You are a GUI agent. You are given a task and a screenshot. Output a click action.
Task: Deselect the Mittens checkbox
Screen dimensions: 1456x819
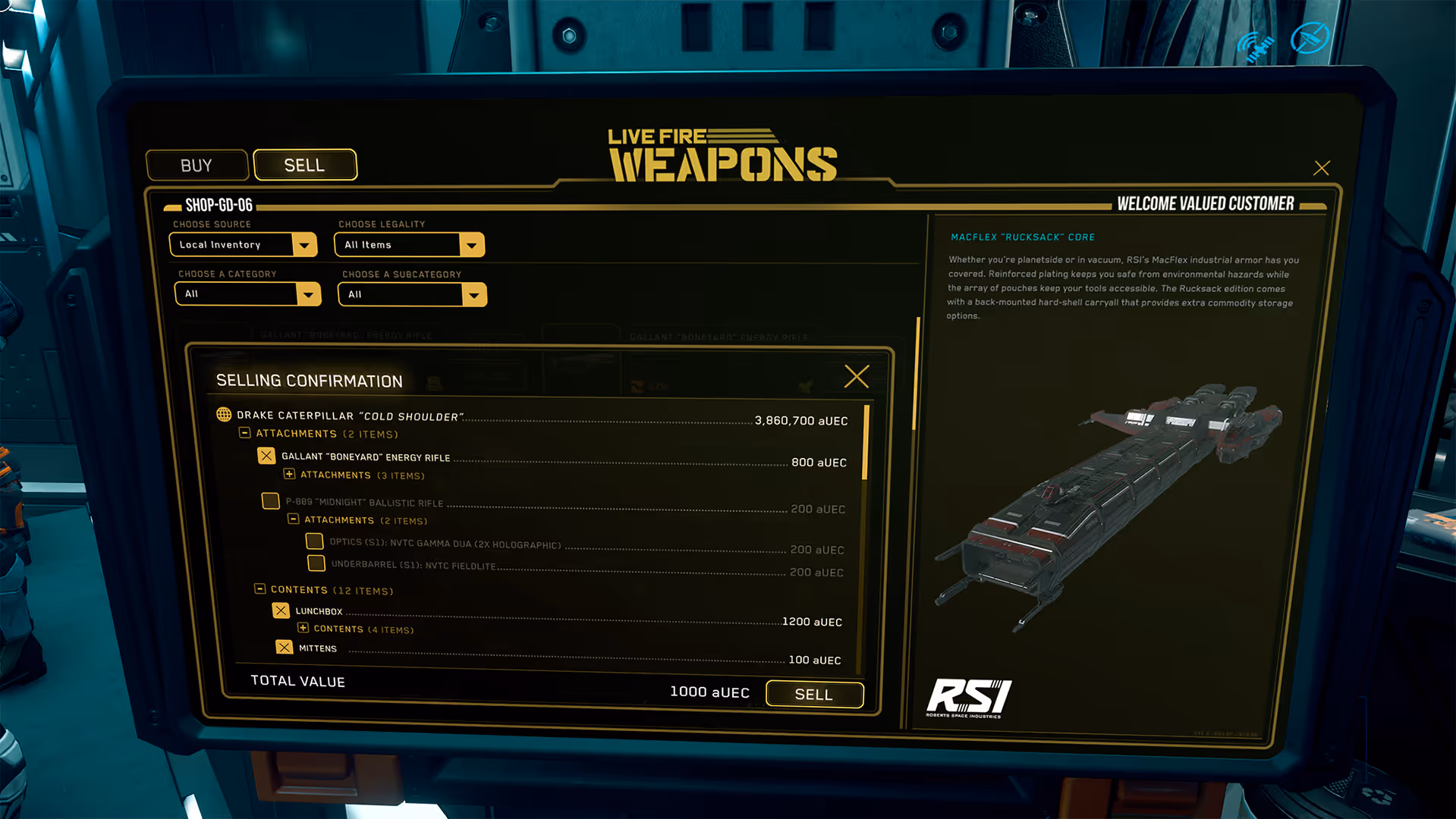click(x=284, y=648)
